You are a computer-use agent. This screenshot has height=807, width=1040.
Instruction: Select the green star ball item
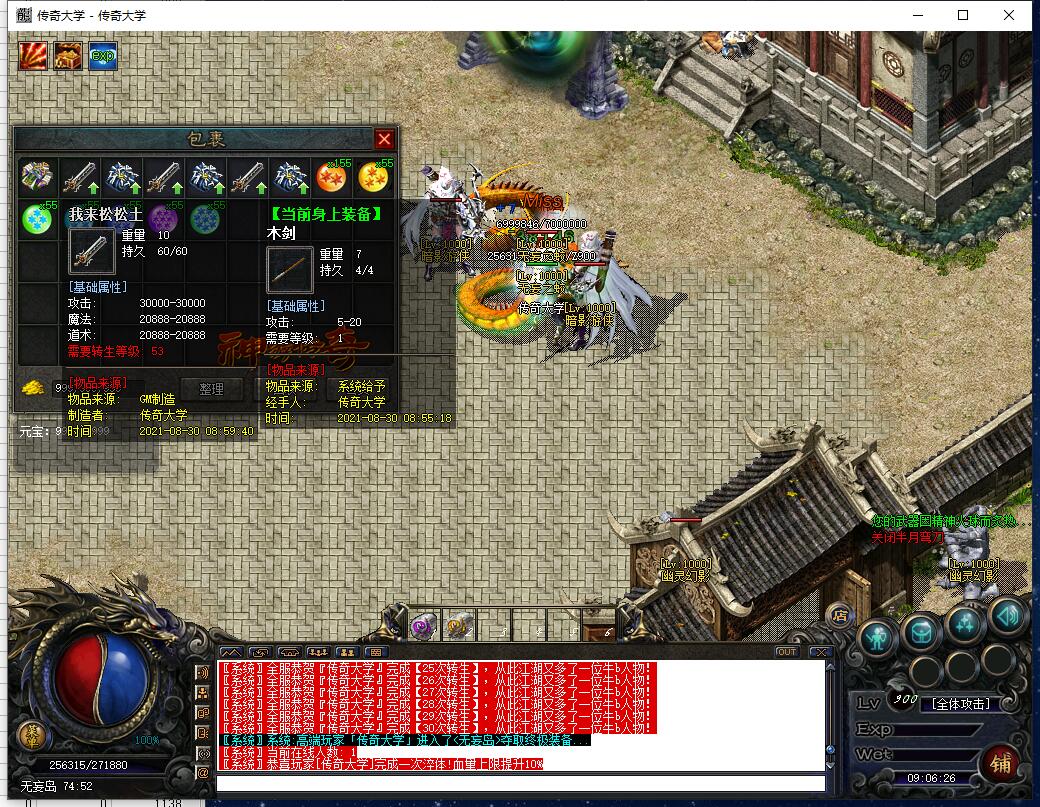[x=37, y=218]
